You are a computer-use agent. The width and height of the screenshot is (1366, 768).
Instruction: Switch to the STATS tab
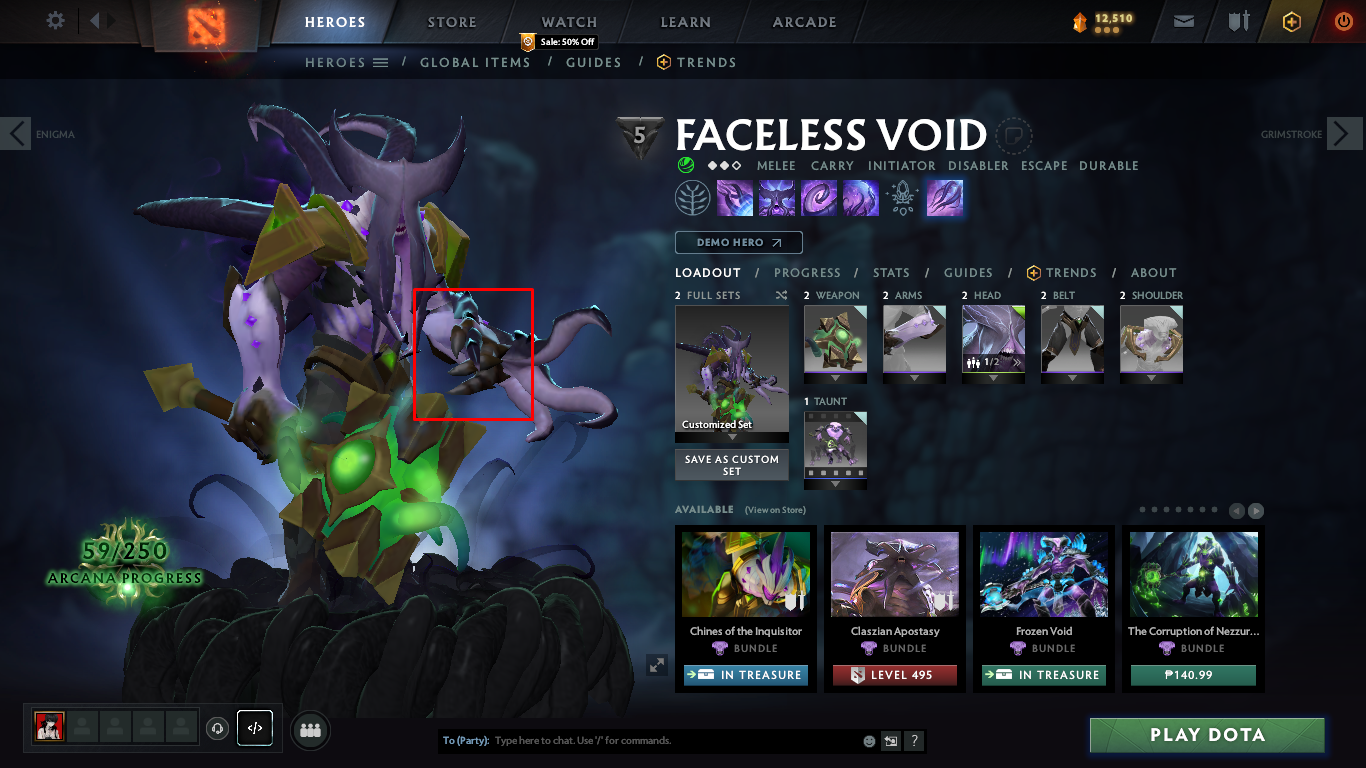tap(890, 272)
